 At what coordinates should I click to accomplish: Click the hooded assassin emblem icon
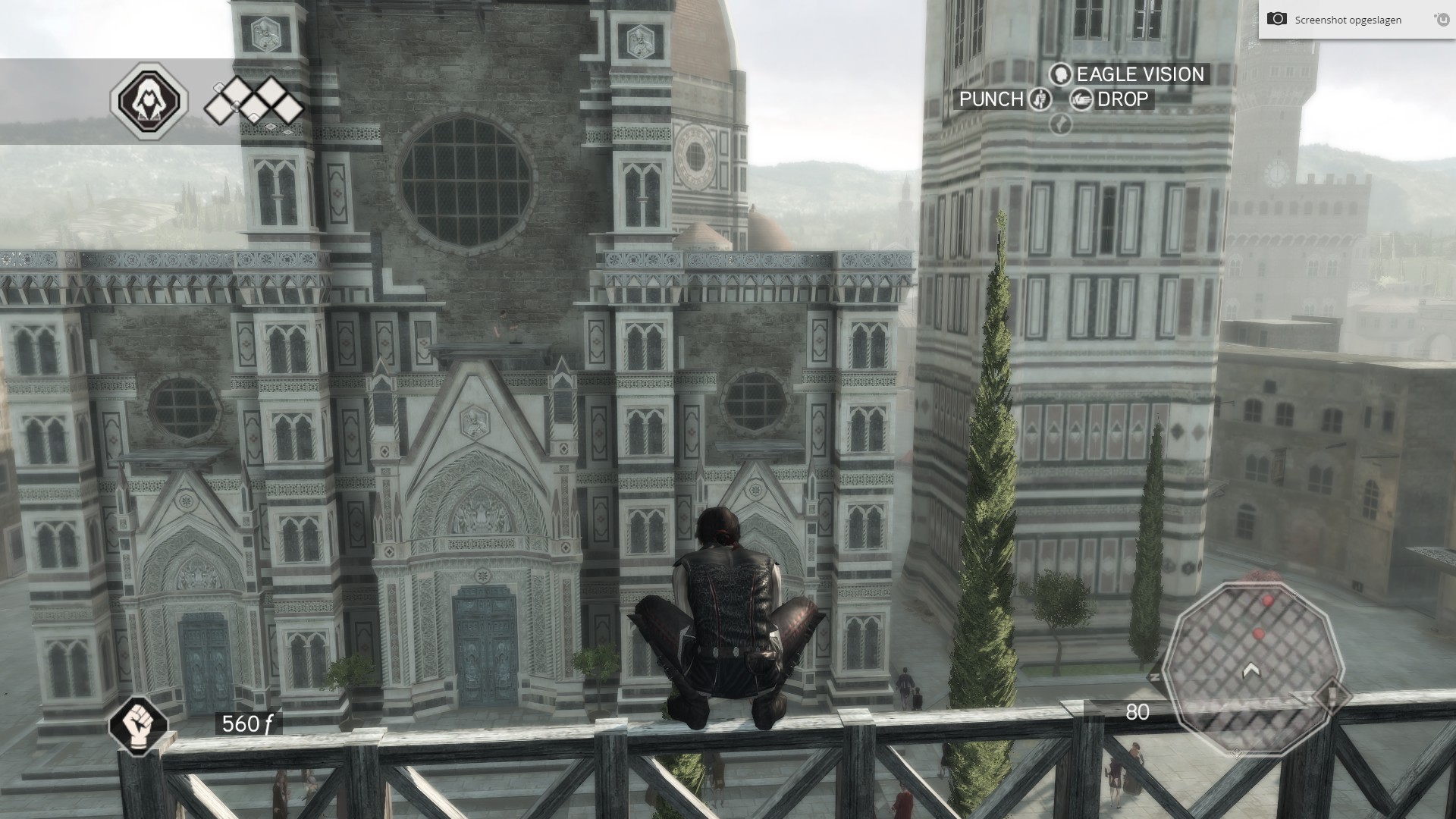pyautogui.click(x=149, y=101)
